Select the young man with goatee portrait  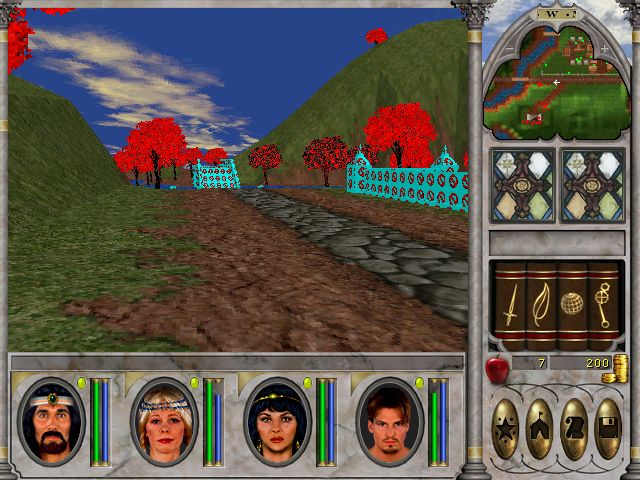389,422
